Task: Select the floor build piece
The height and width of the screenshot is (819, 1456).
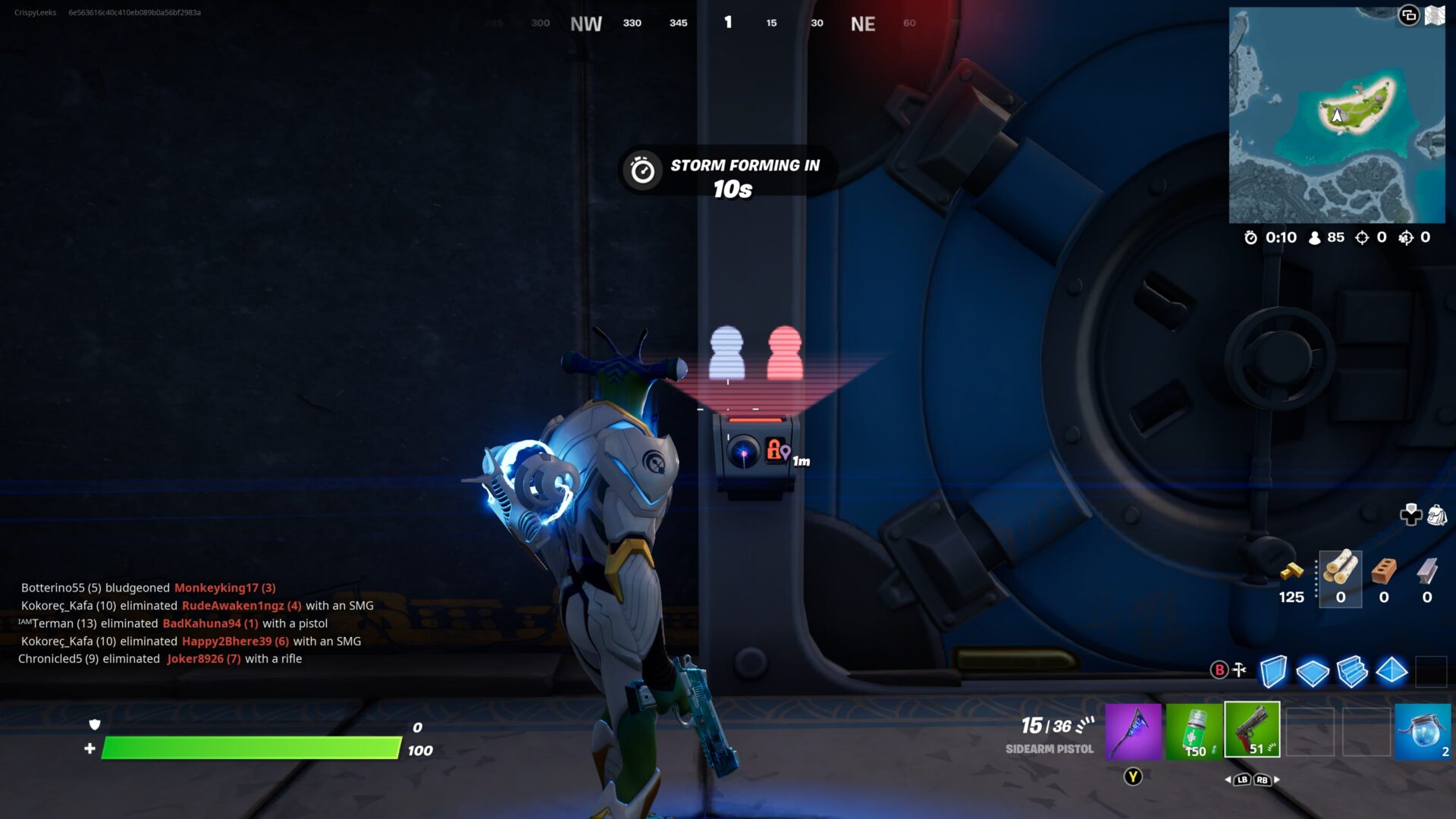Action: 1312,670
